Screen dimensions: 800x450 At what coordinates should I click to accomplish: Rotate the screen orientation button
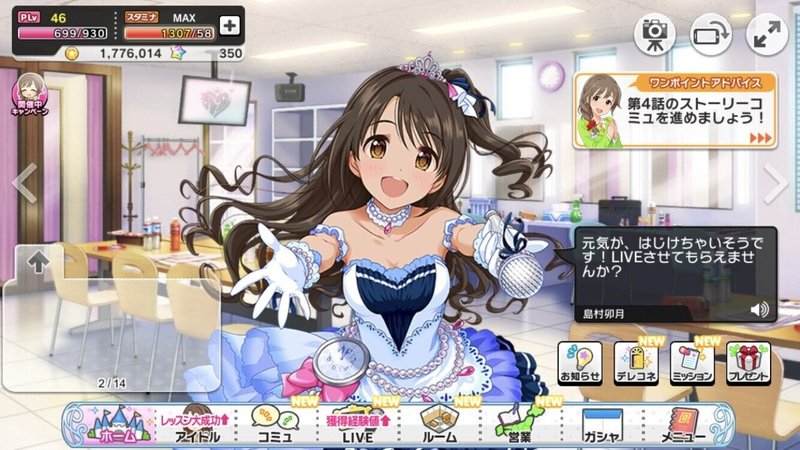711,34
